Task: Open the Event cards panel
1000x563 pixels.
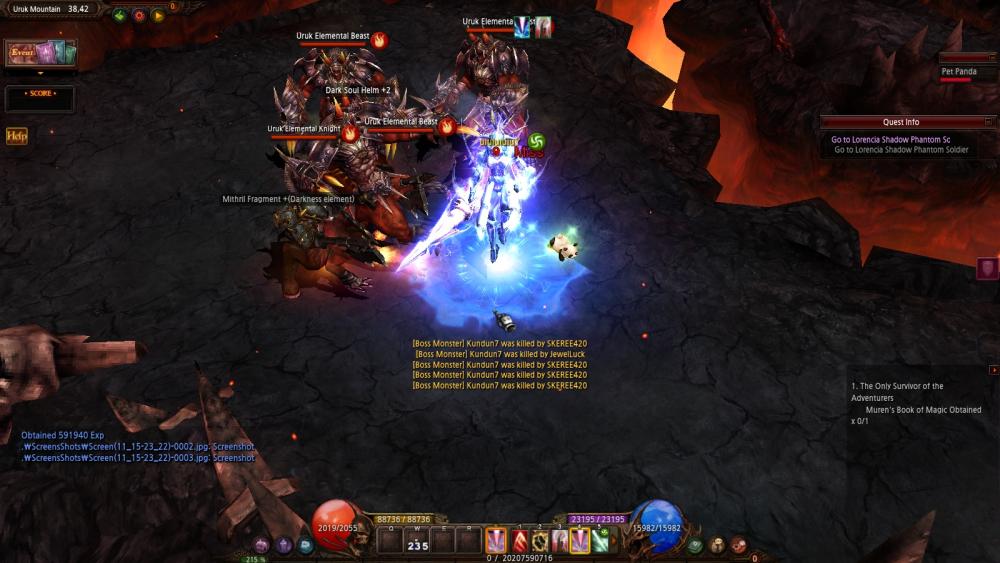Action: point(41,53)
